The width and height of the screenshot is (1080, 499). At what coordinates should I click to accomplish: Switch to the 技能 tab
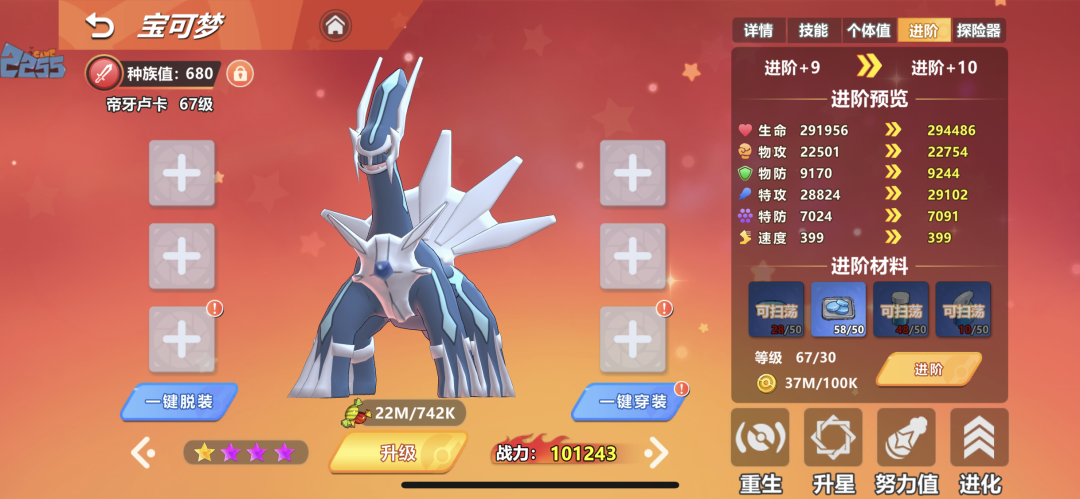click(x=813, y=31)
